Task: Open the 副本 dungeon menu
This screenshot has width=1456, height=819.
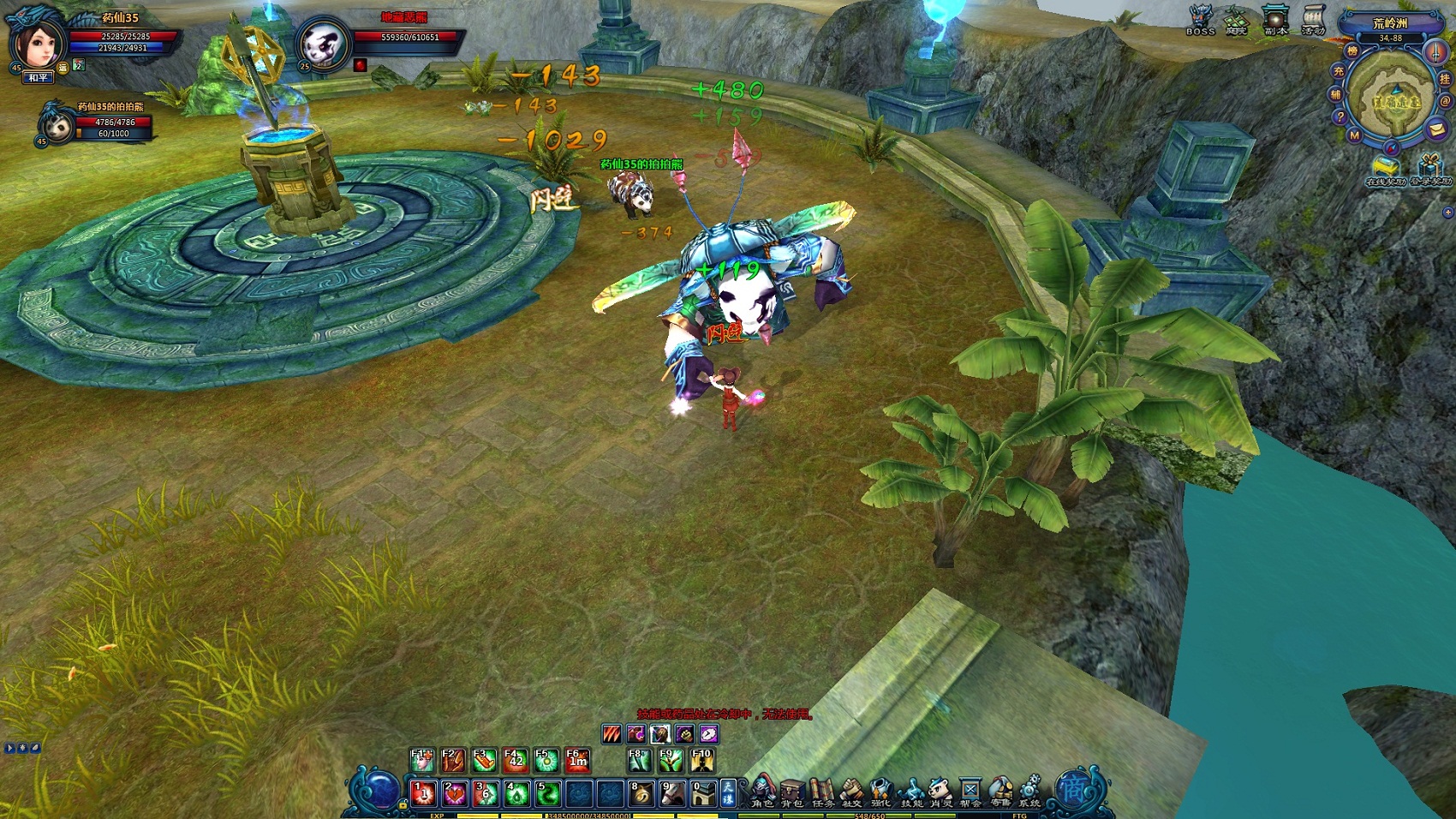Action: pos(1275,21)
